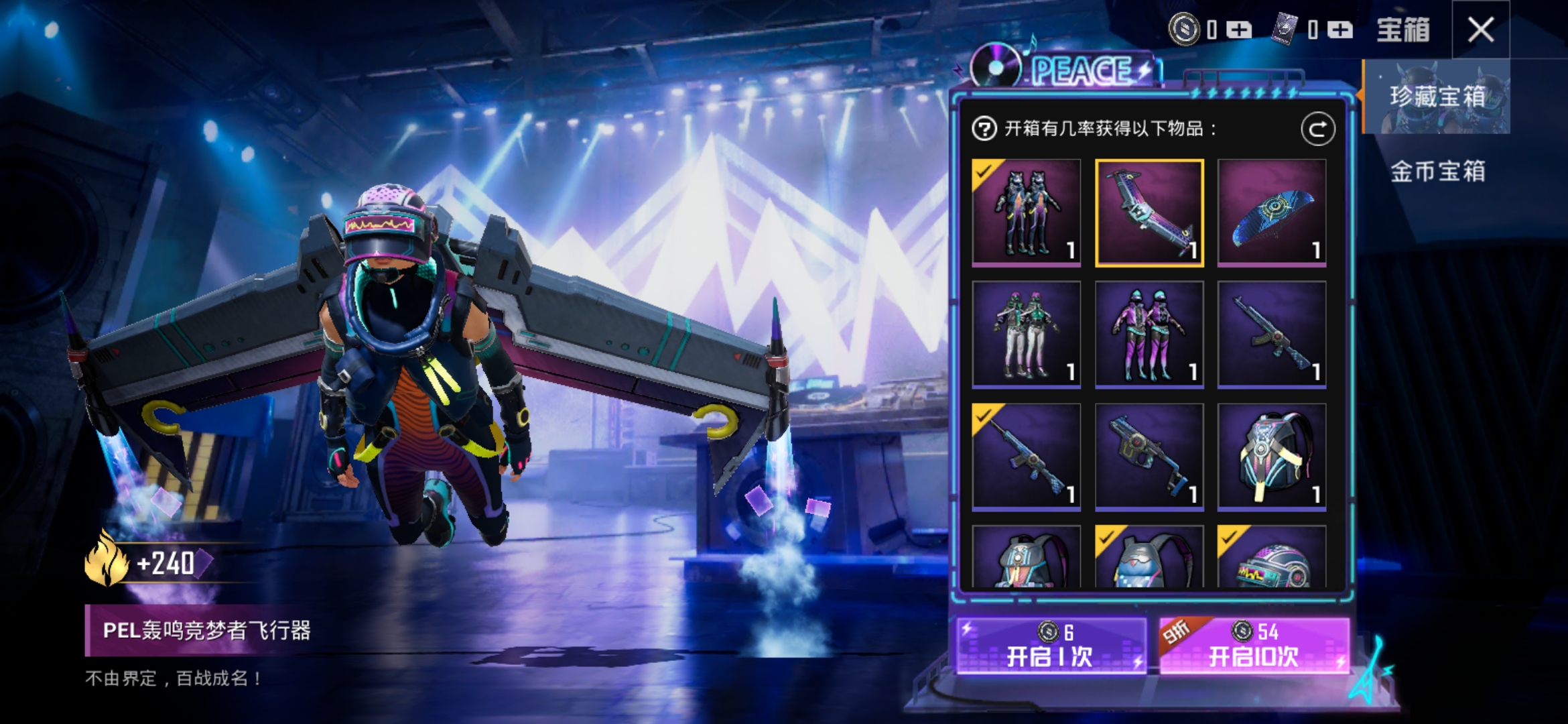Close the treasure chest screen
The image size is (1568, 724).
pos(1480,29)
